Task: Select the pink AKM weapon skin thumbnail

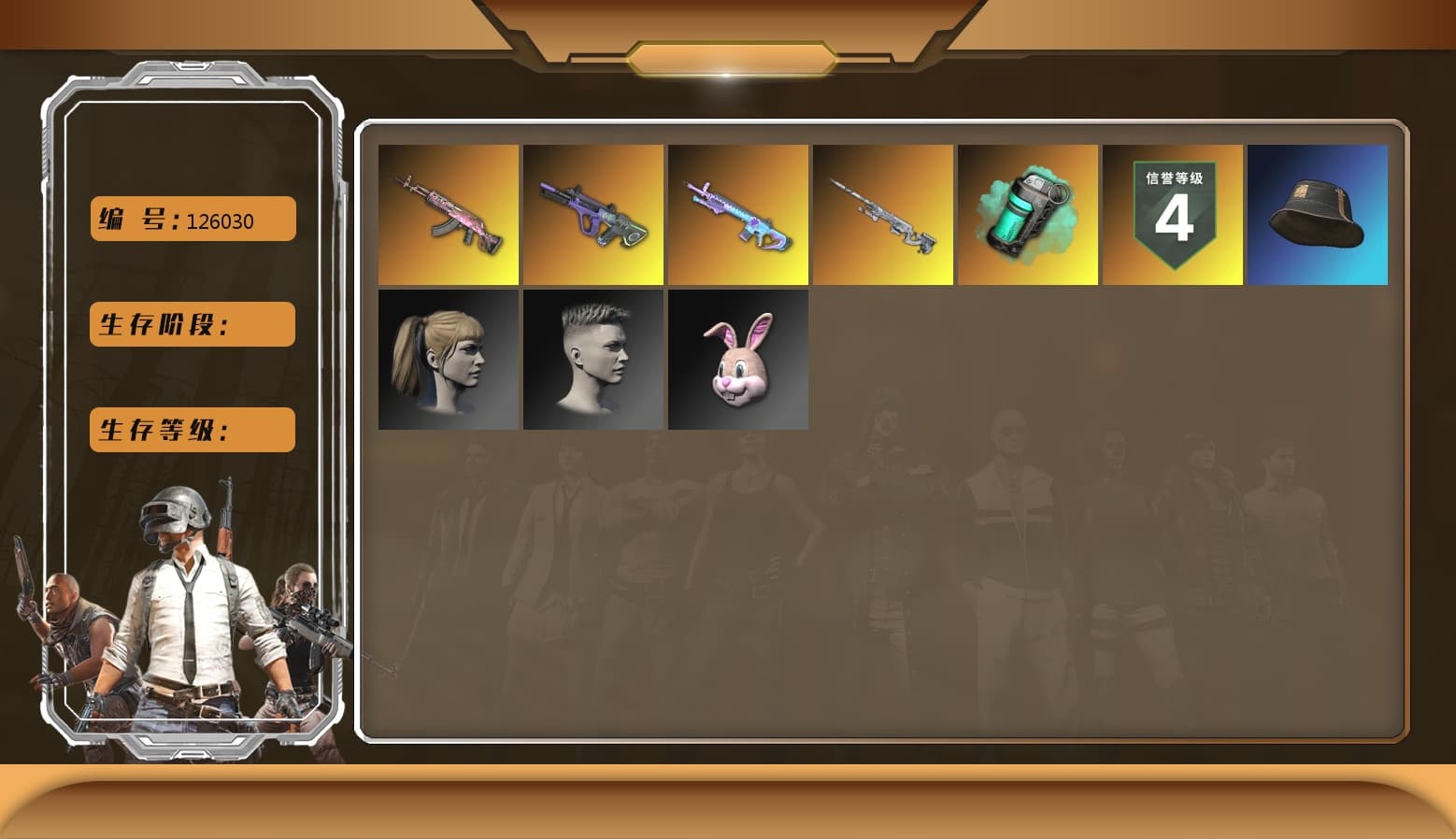Action: 449,214
